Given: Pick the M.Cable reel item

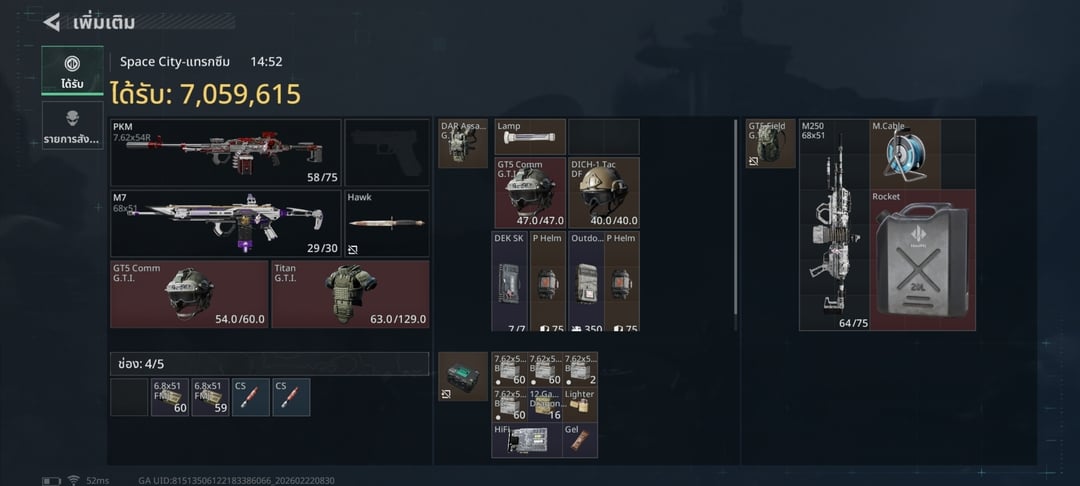Looking at the screenshot, I should click(906, 153).
